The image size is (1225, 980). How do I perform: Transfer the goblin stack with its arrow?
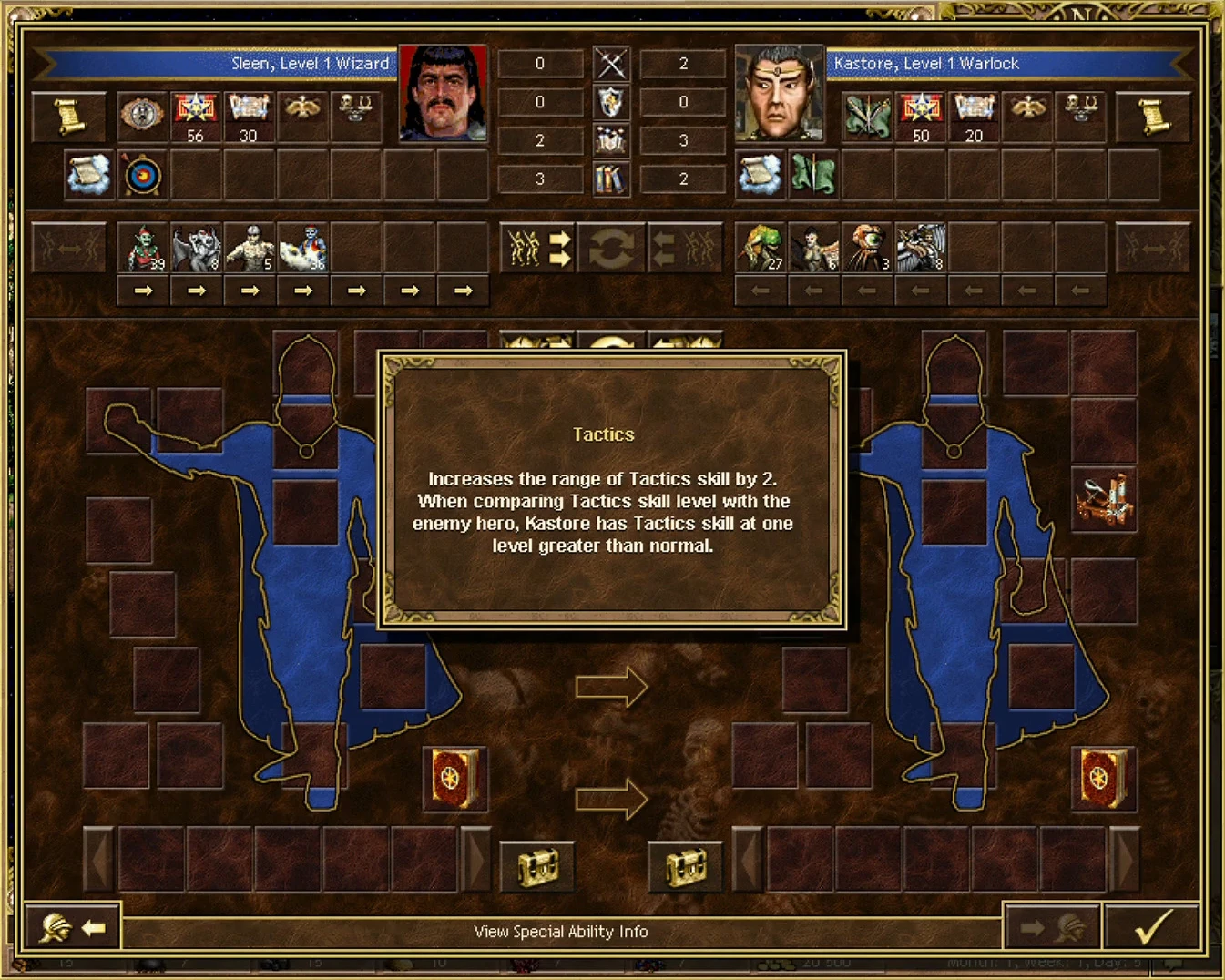click(x=144, y=291)
